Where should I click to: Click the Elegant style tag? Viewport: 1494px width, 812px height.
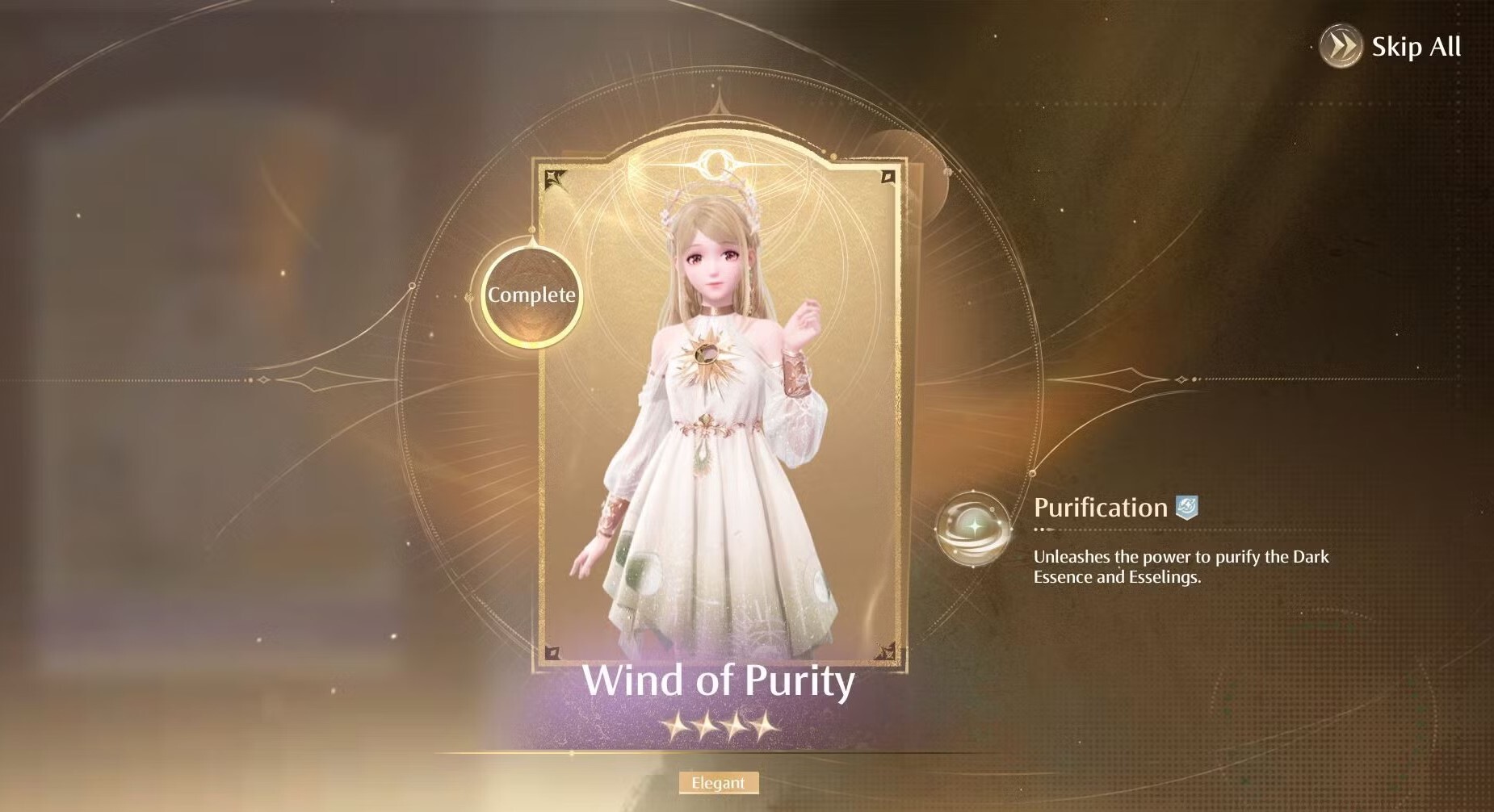click(x=718, y=783)
